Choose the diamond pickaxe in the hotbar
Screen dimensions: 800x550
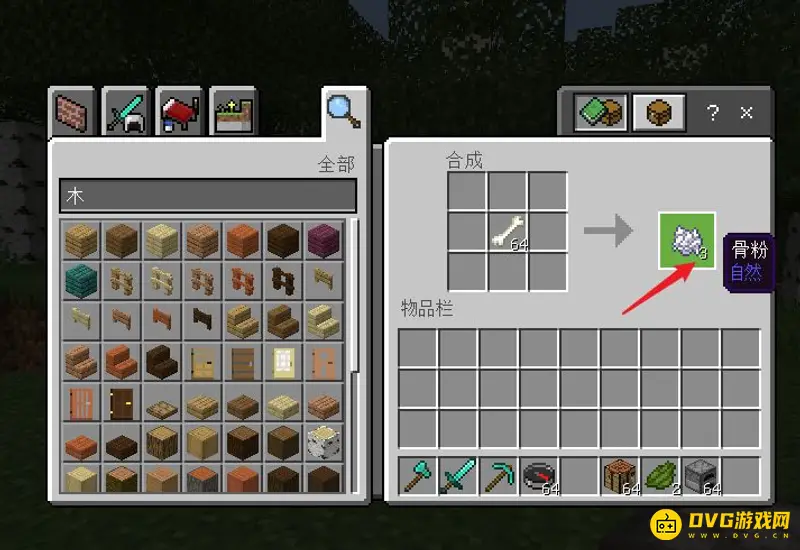[499, 477]
